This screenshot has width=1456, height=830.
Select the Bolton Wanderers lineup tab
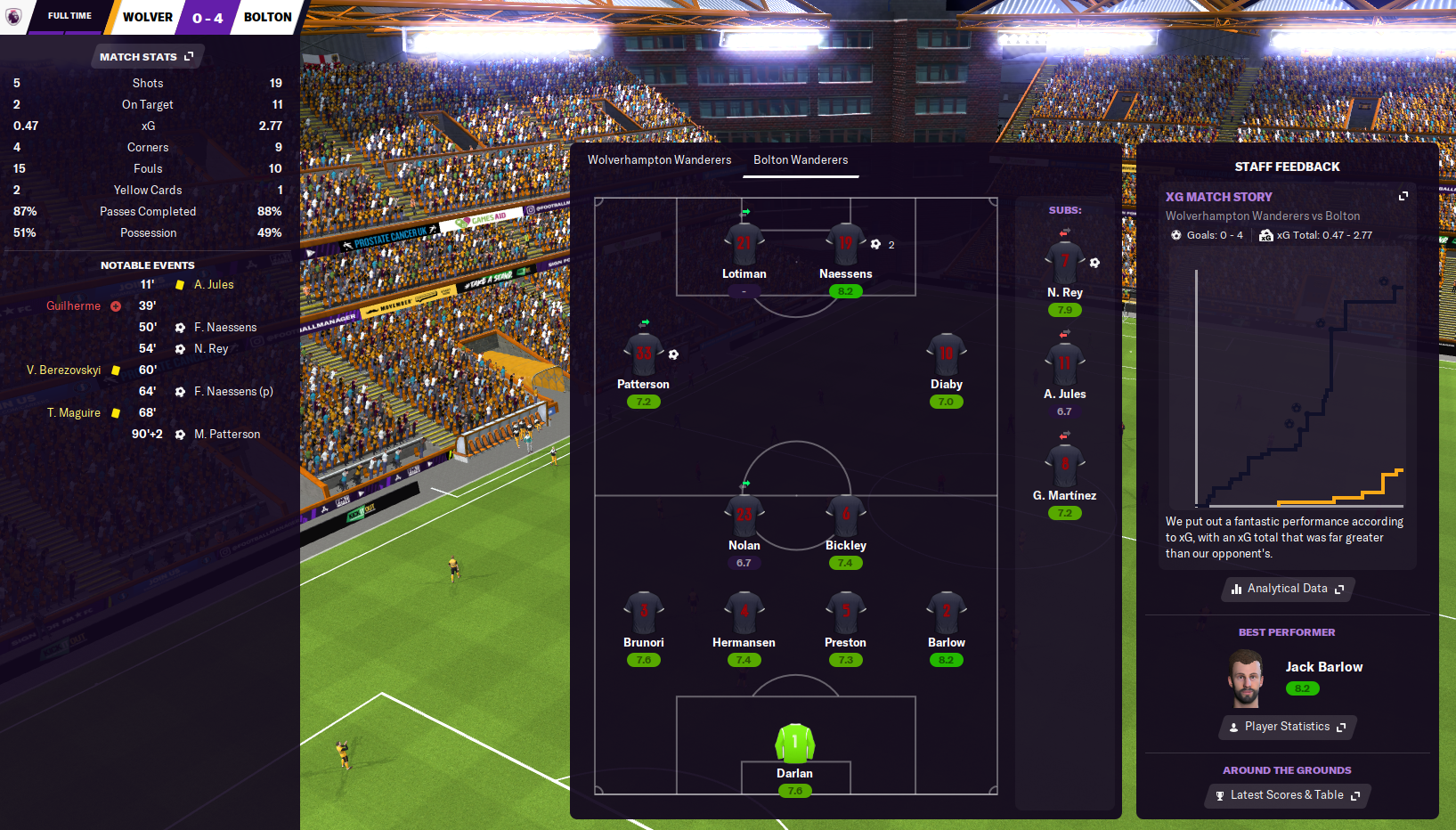[x=801, y=160]
